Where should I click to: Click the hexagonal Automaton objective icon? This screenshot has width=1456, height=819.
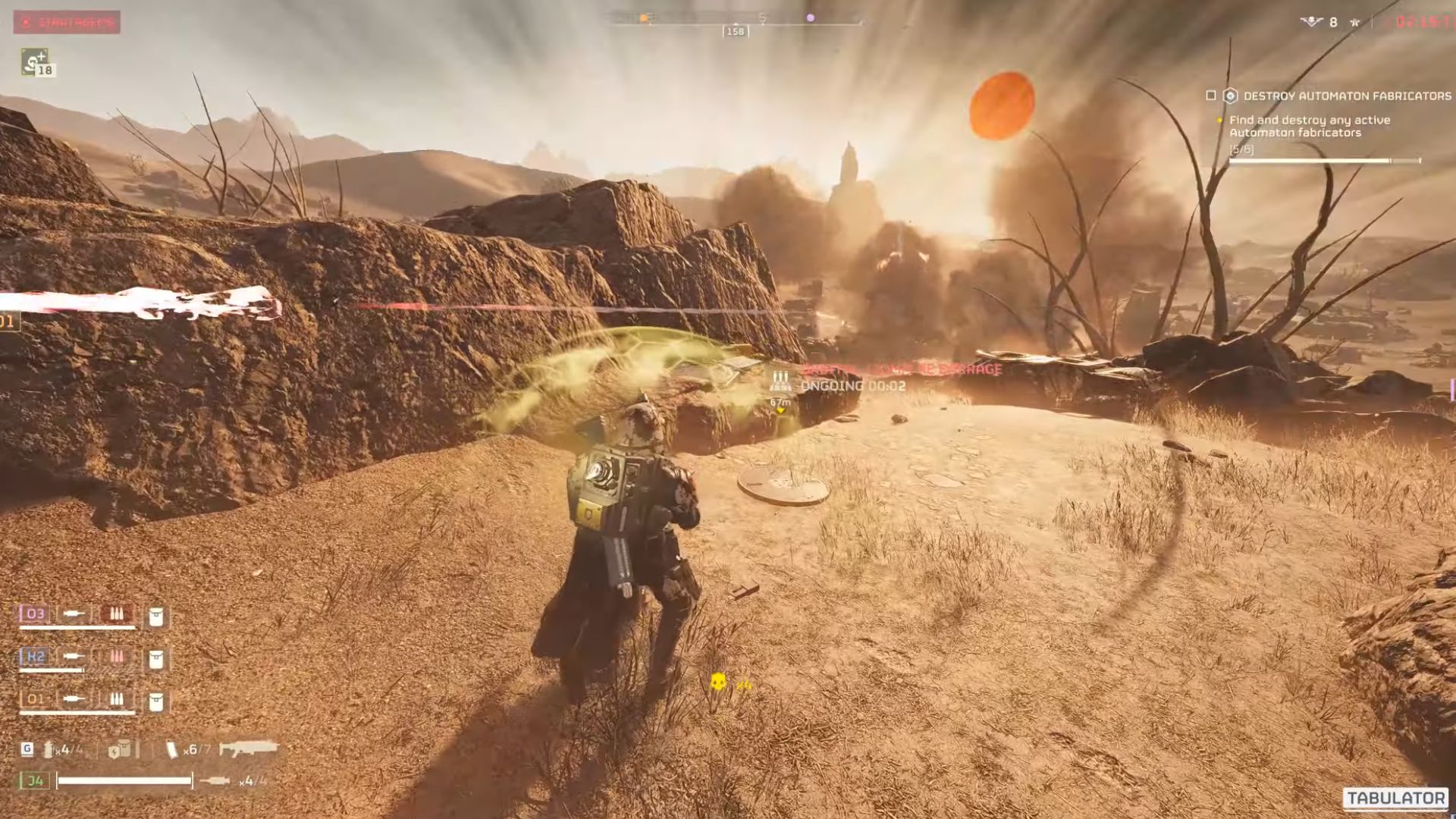coord(1230,95)
